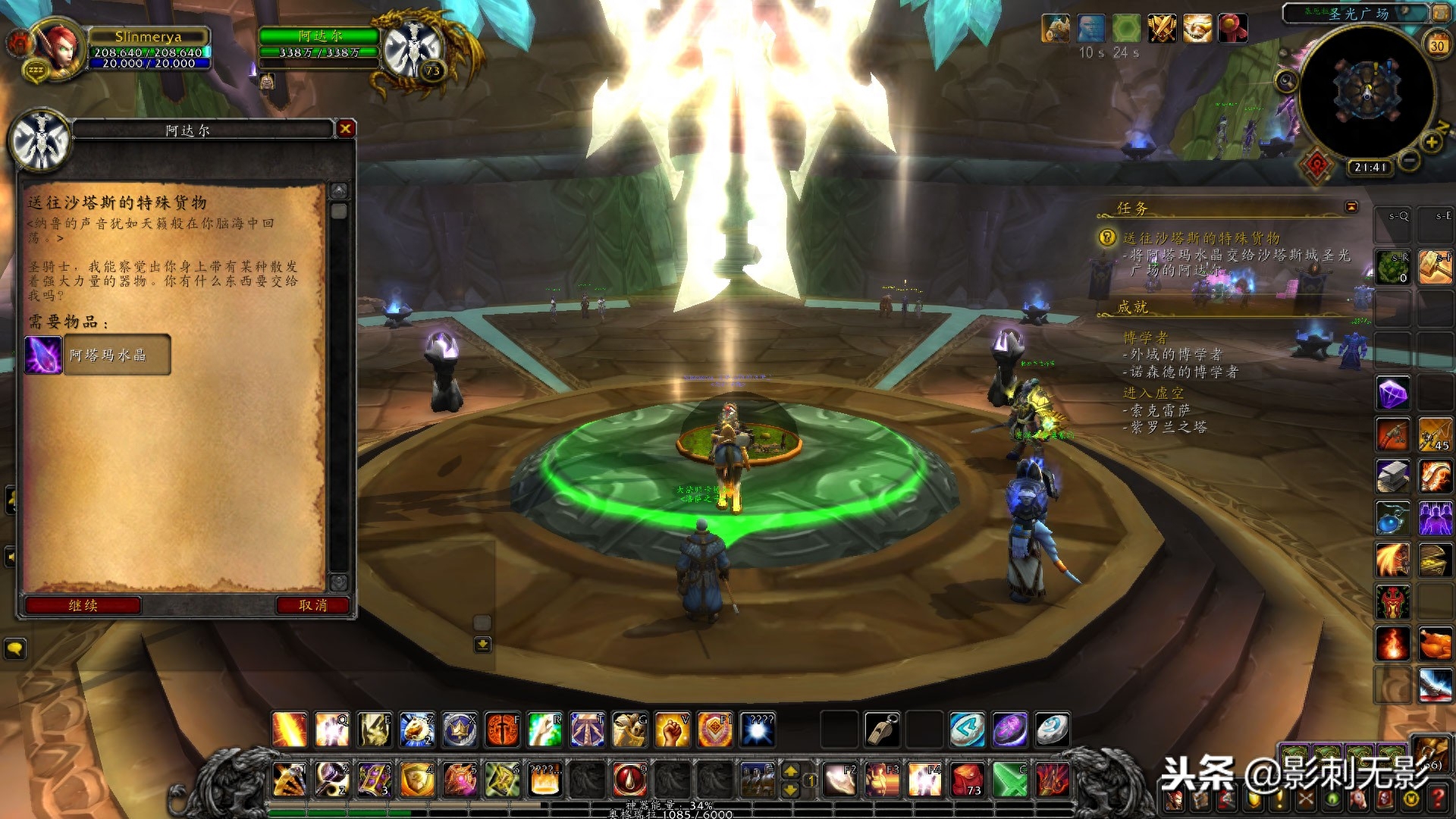
Task: Cancel the quest dialog with 取消
Action: pos(312,605)
